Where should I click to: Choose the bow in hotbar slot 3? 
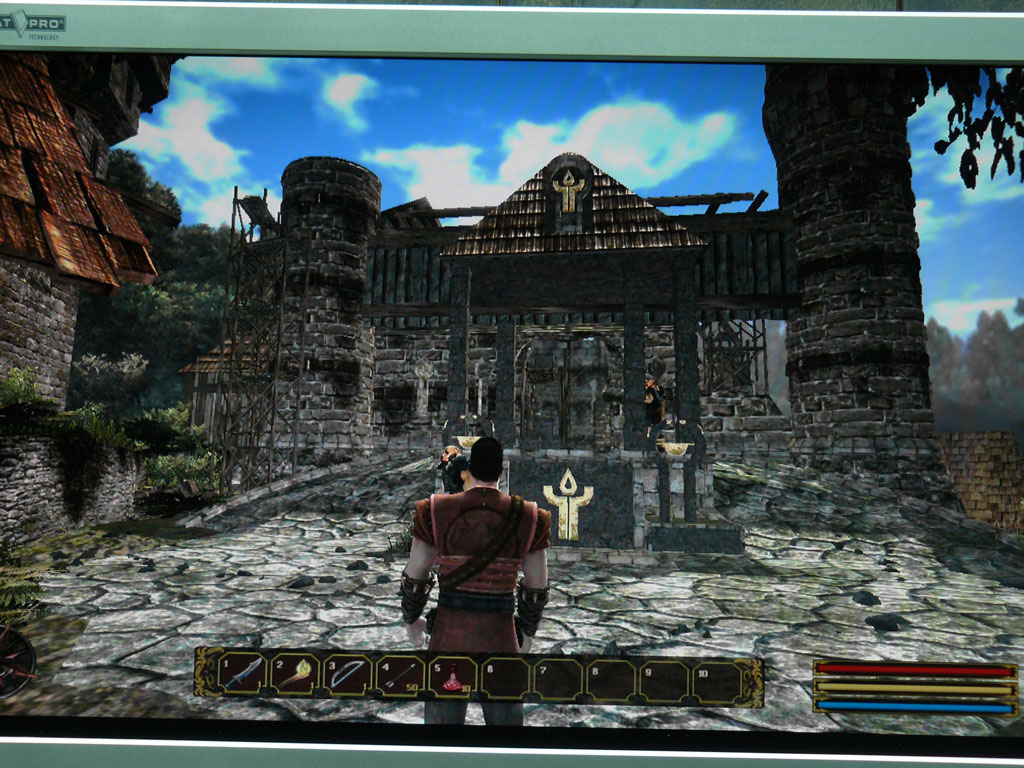coord(348,676)
